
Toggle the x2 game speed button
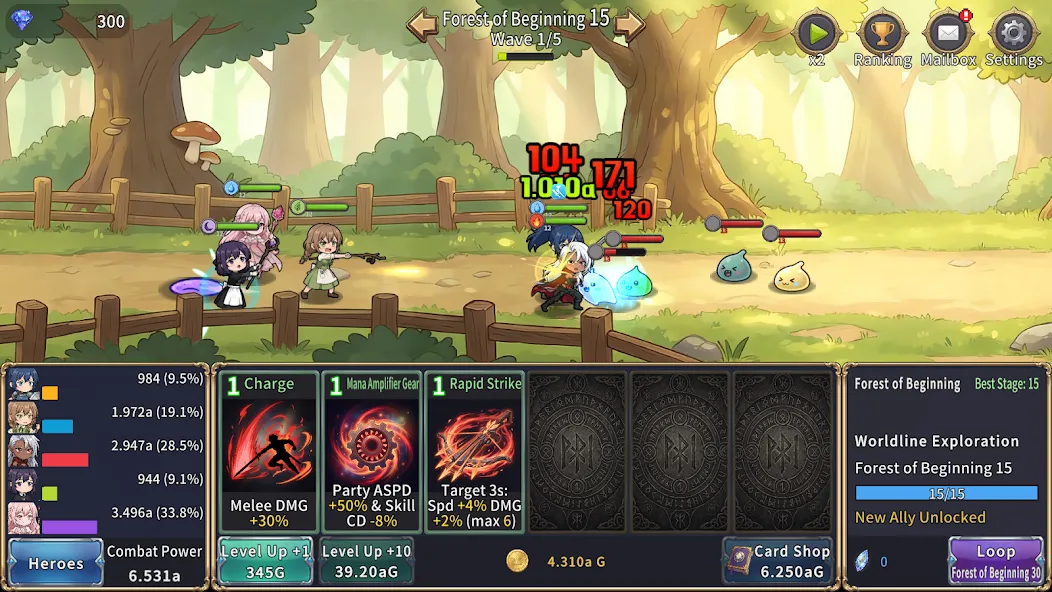click(x=816, y=36)
